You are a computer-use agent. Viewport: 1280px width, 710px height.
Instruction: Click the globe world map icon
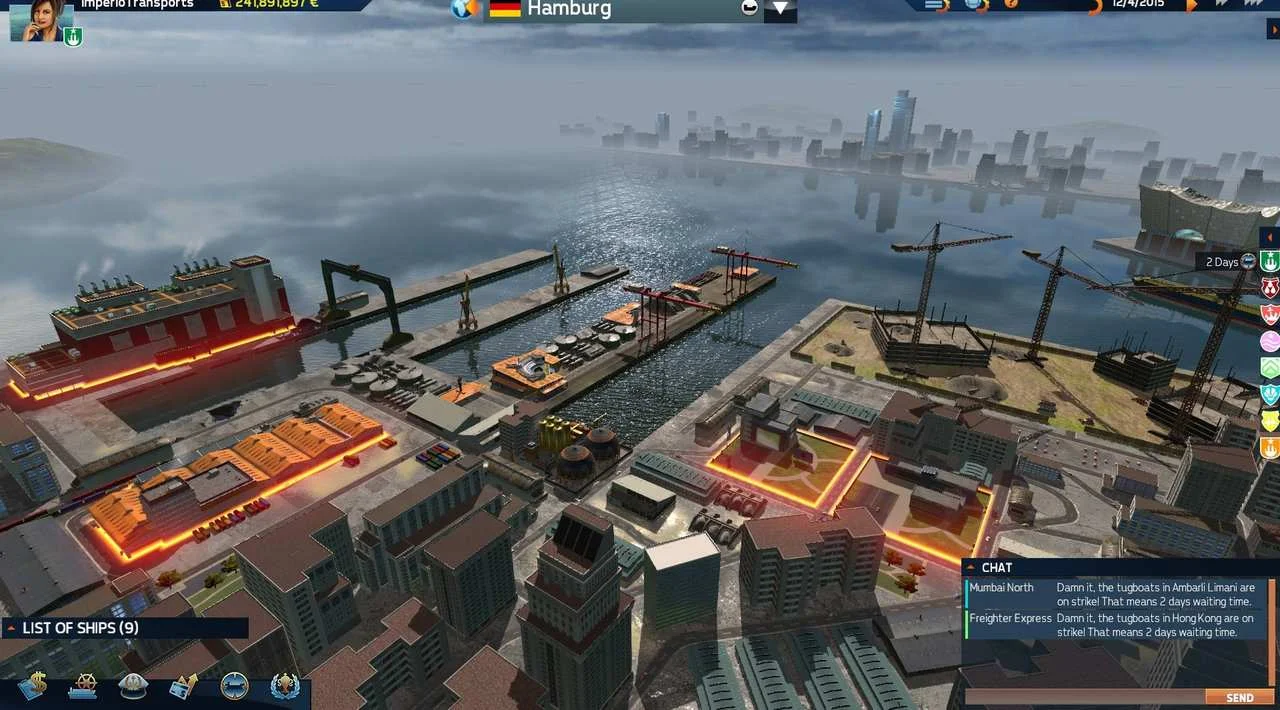click(464, 9)
